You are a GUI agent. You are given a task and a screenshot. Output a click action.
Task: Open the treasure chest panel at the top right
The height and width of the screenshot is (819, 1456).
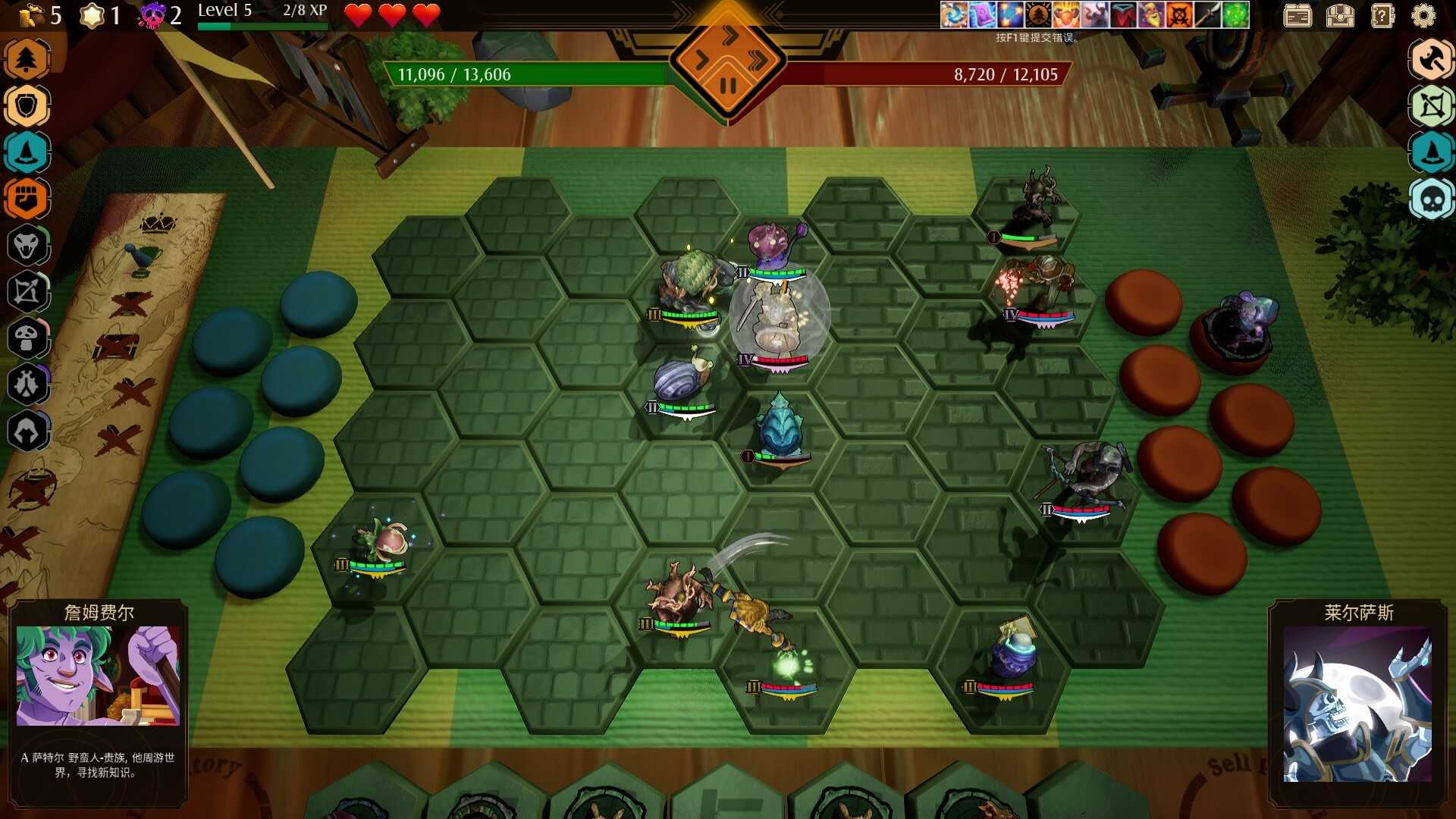pos(1341,15)
